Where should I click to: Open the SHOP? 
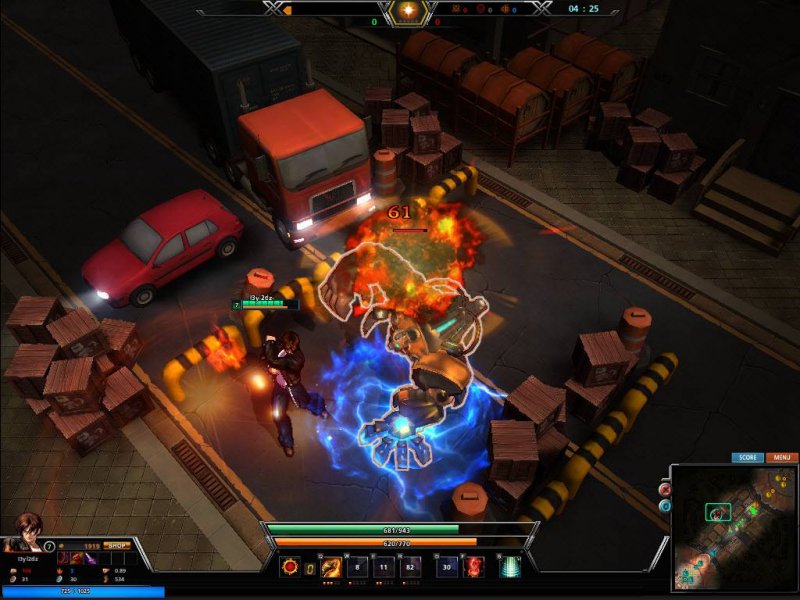pos(118,546)
